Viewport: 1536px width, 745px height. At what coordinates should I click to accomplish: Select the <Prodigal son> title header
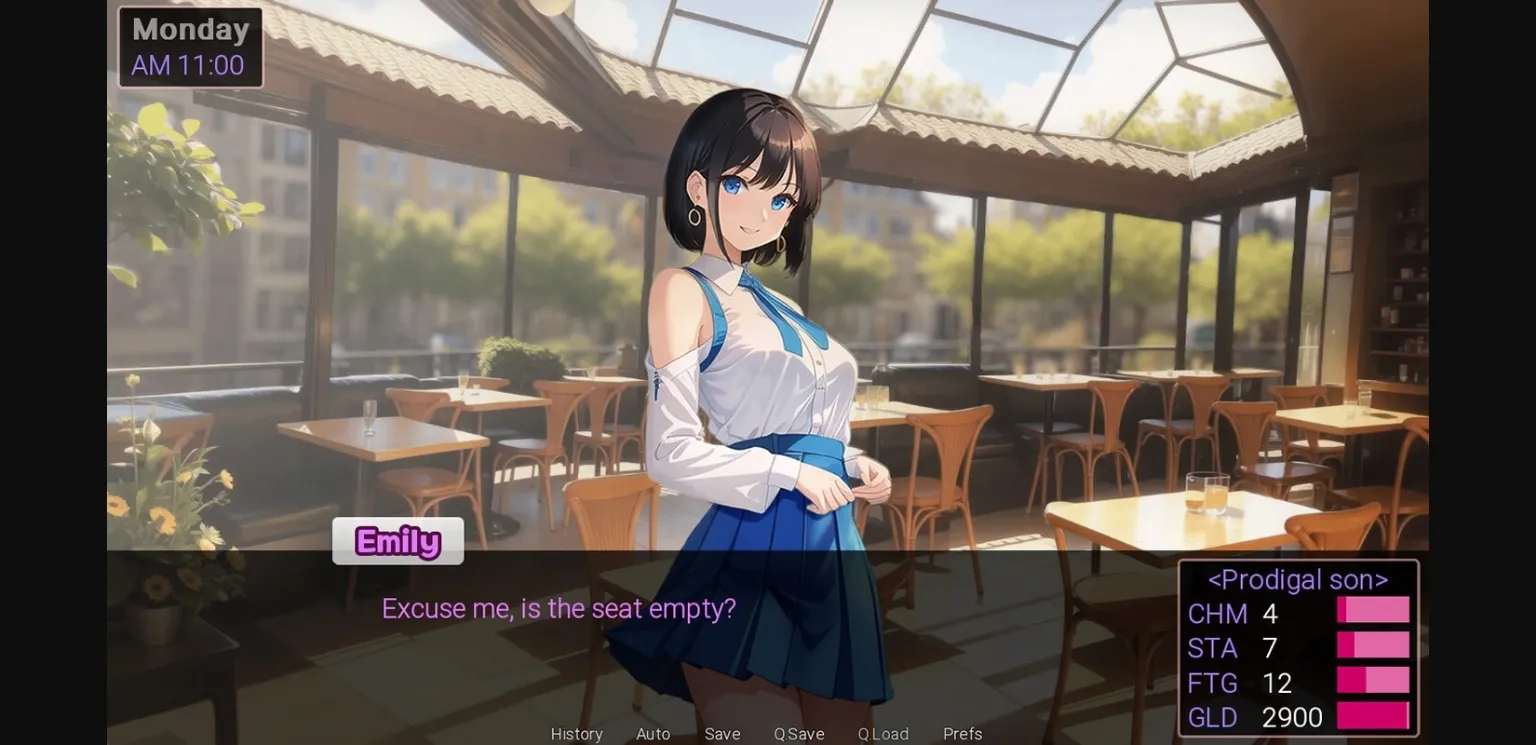[1297, 579]
